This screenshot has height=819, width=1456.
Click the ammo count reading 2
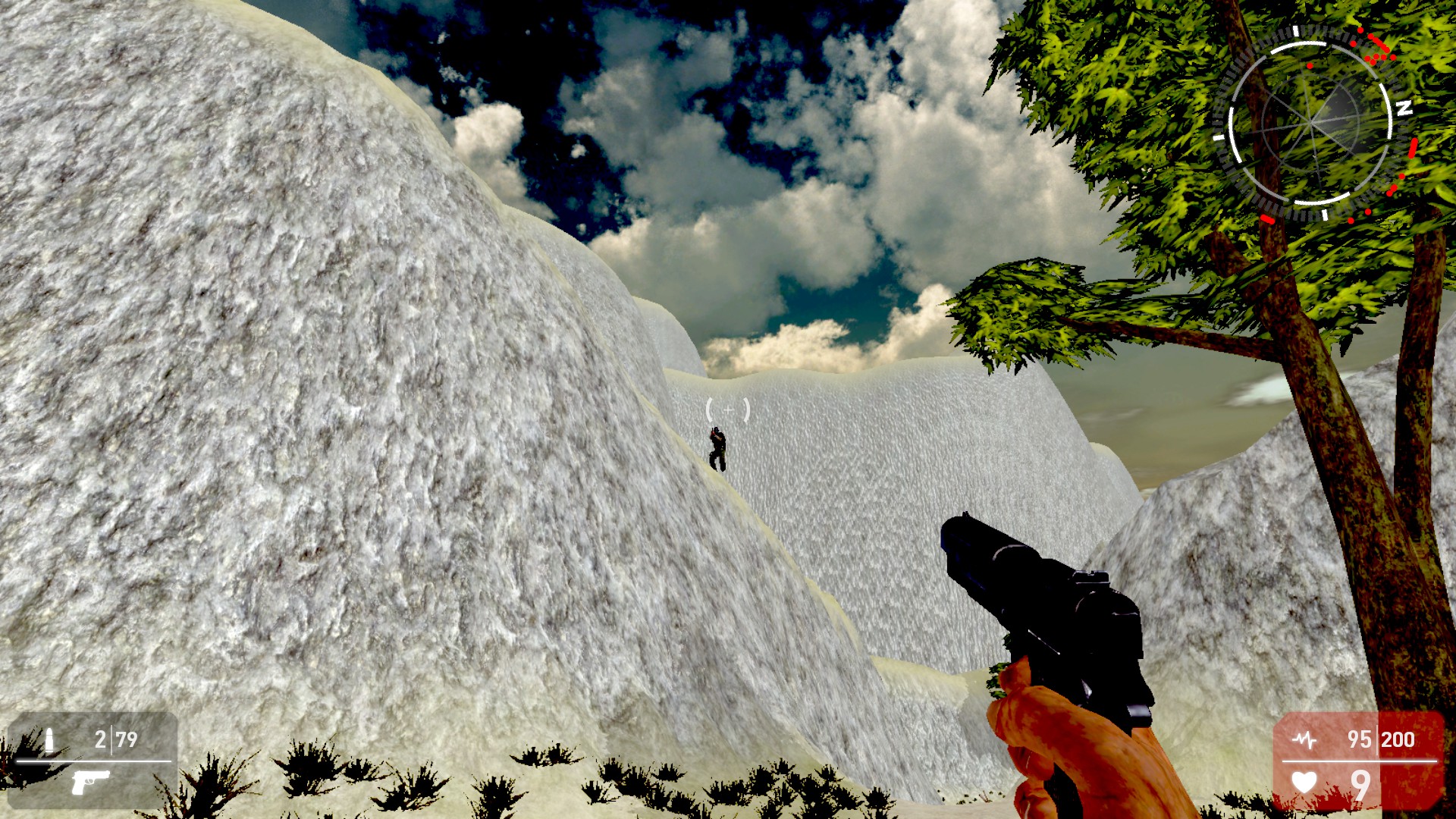point(101,739)
